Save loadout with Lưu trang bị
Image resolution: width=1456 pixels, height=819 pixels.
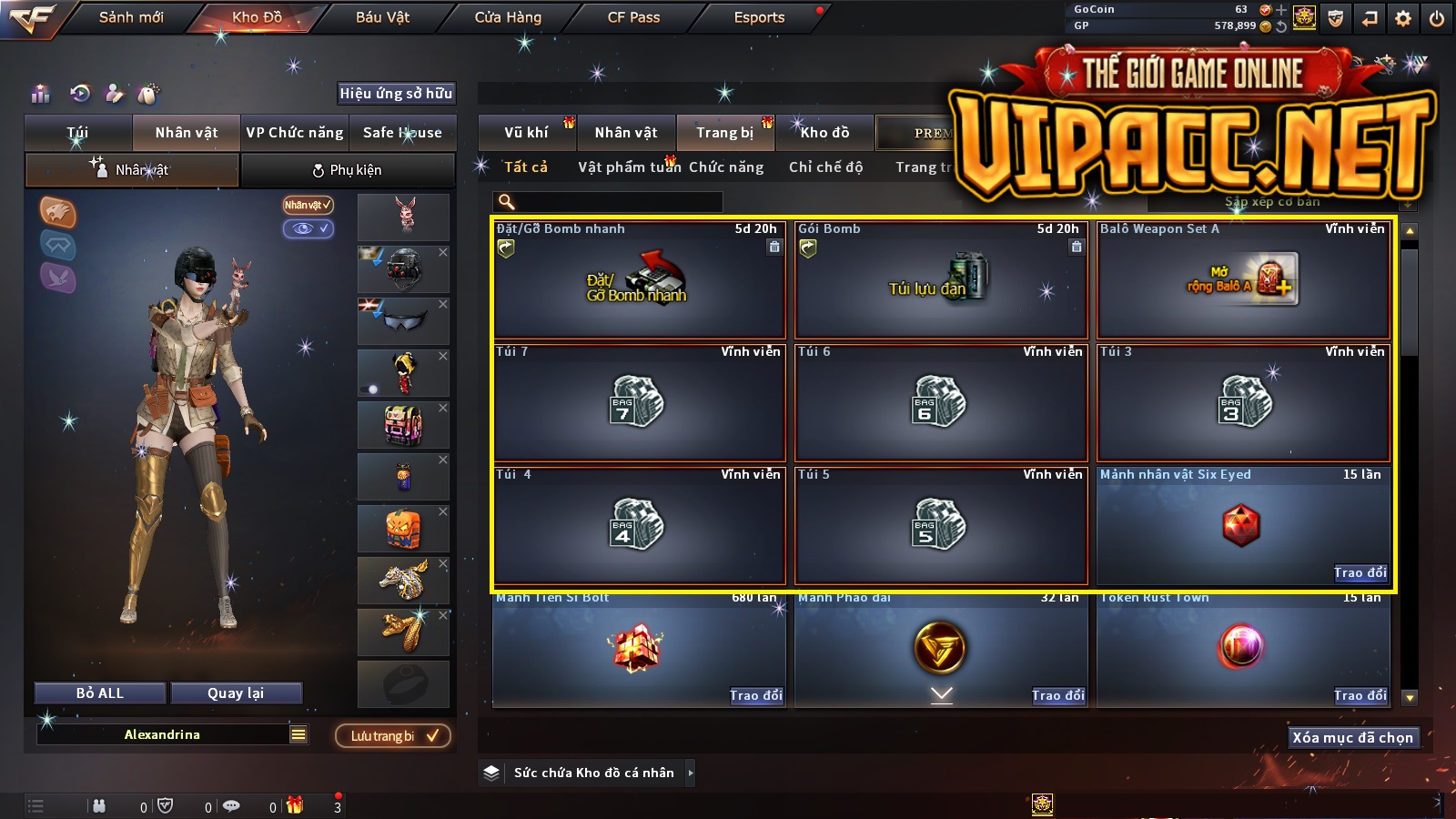tap(393, 736)
